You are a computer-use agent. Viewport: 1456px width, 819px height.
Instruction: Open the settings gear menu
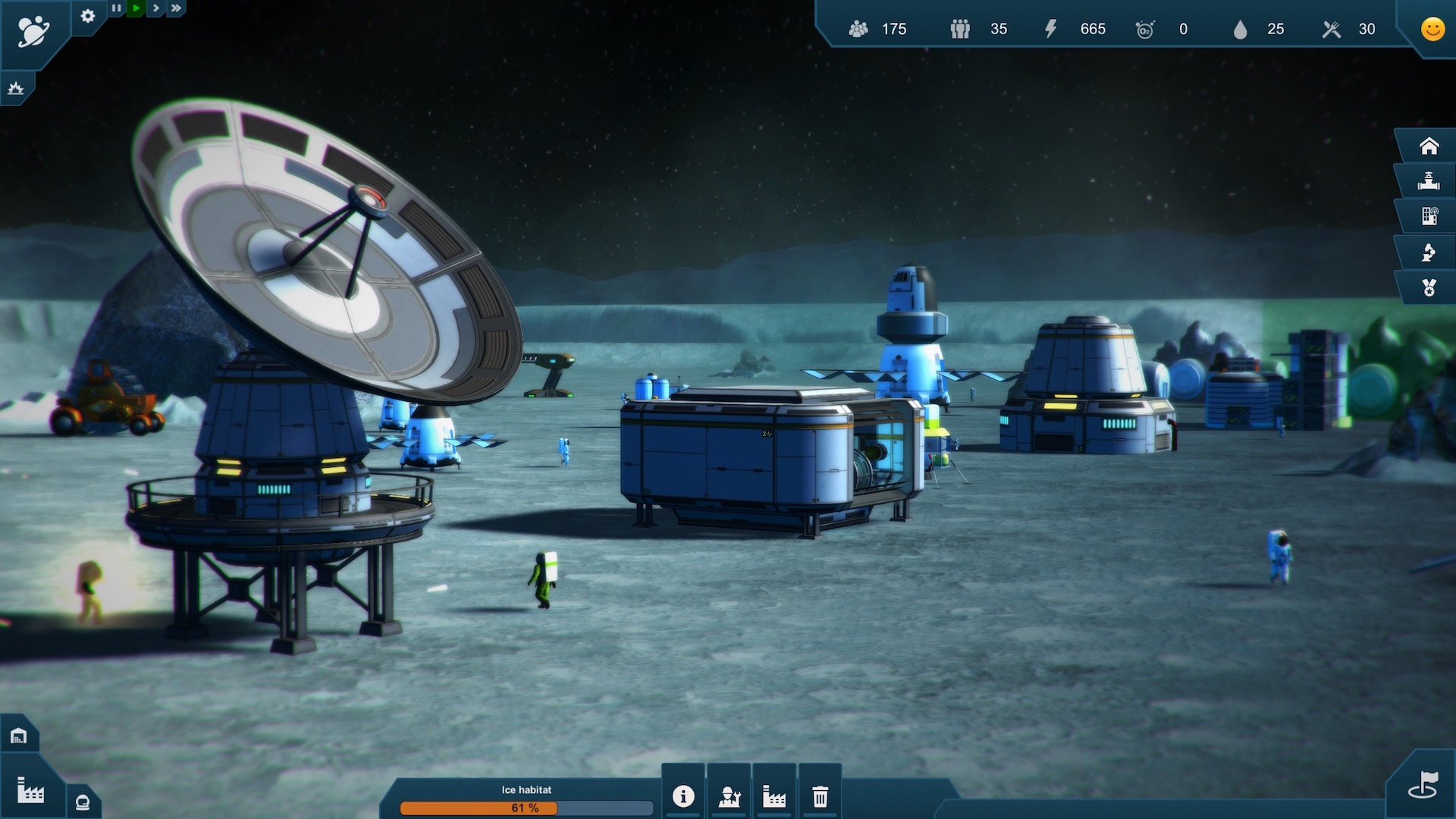coord(88,15)
